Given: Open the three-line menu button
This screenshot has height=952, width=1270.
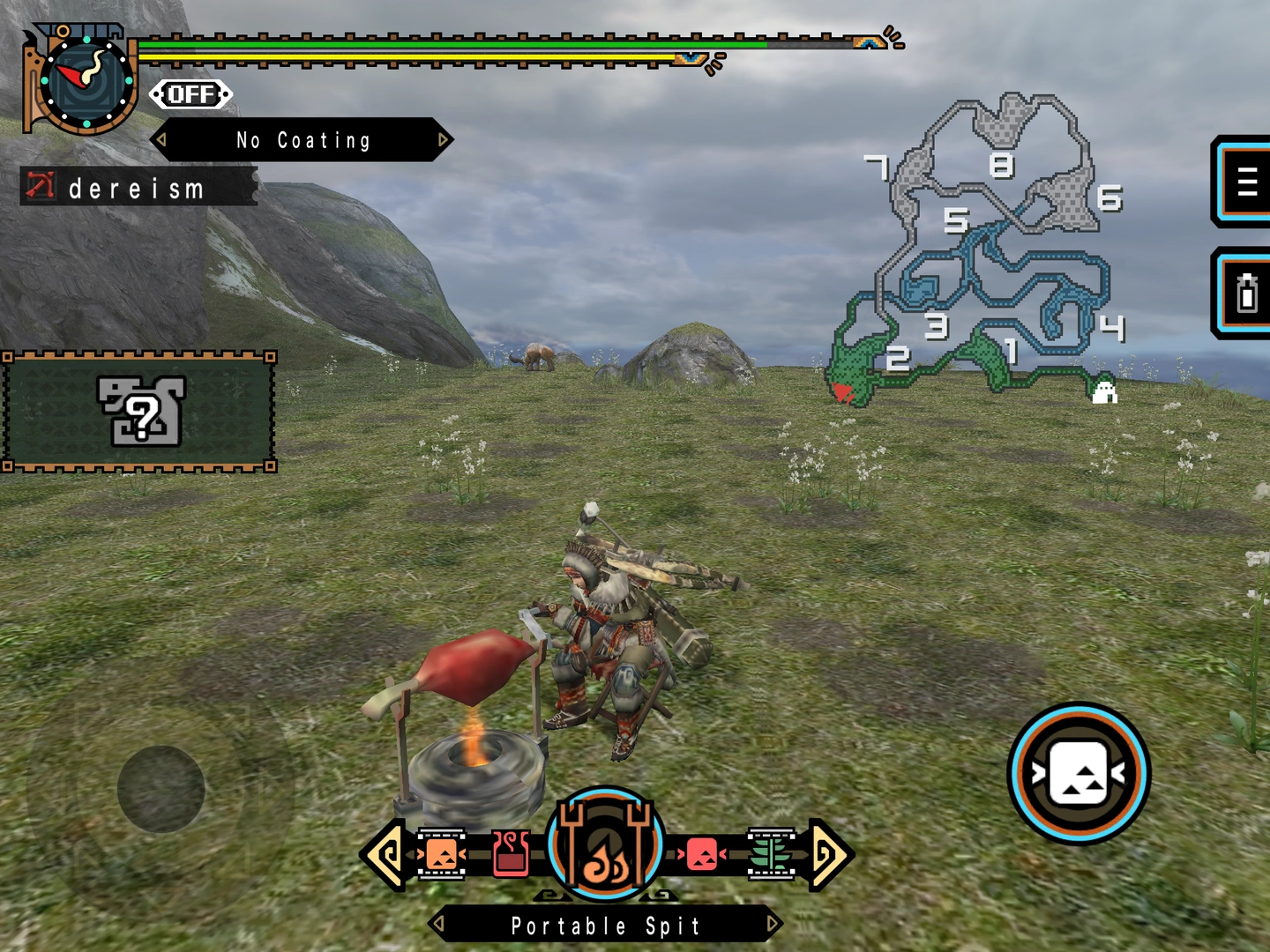Looking at the screenshot, I should (x=1245, y=182).
